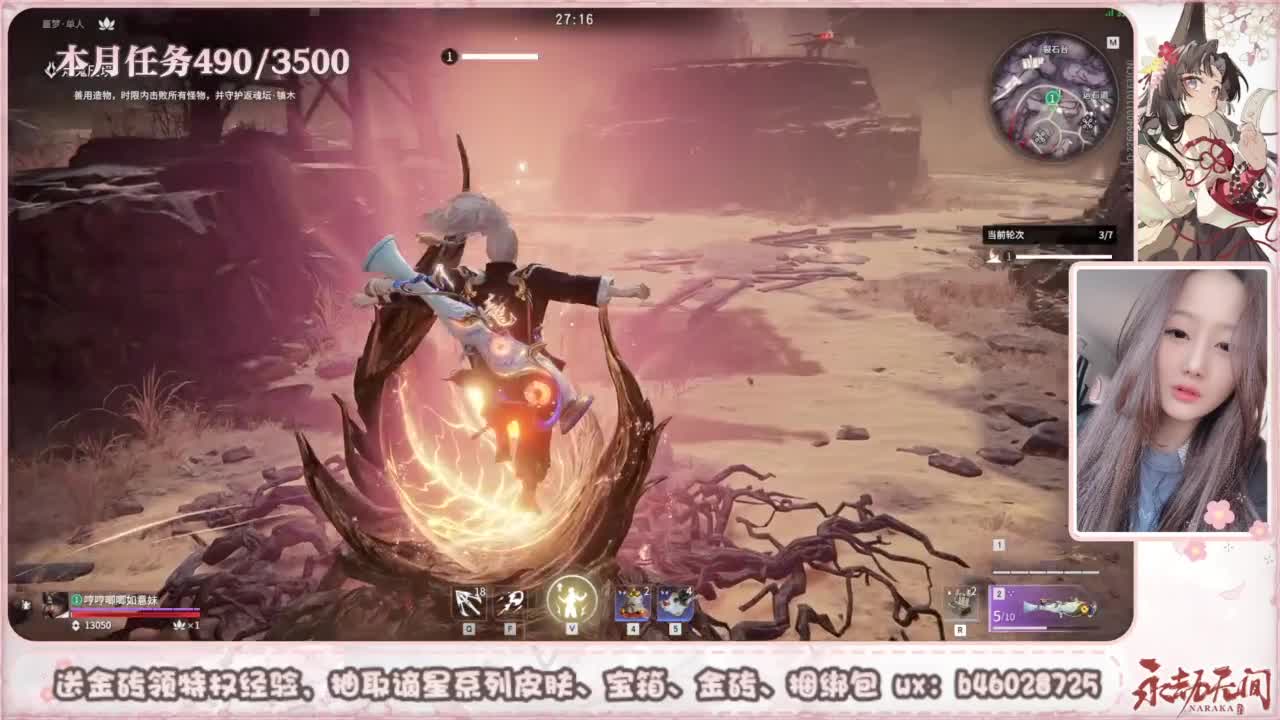Select the item bound to the R key
1280x720 pixels.
[x=959, y=605]
